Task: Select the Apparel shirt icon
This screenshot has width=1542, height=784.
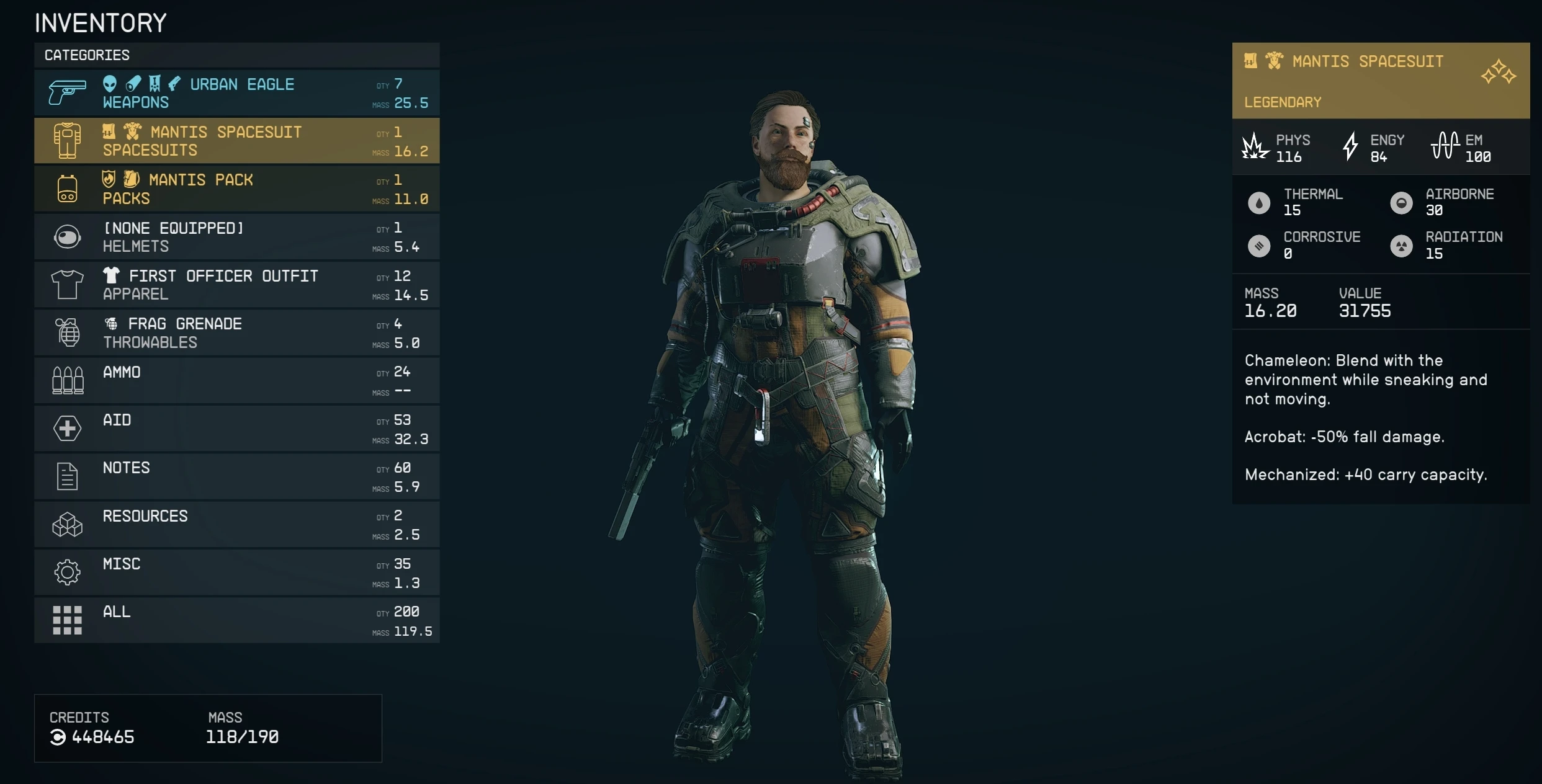Action: 66,284
